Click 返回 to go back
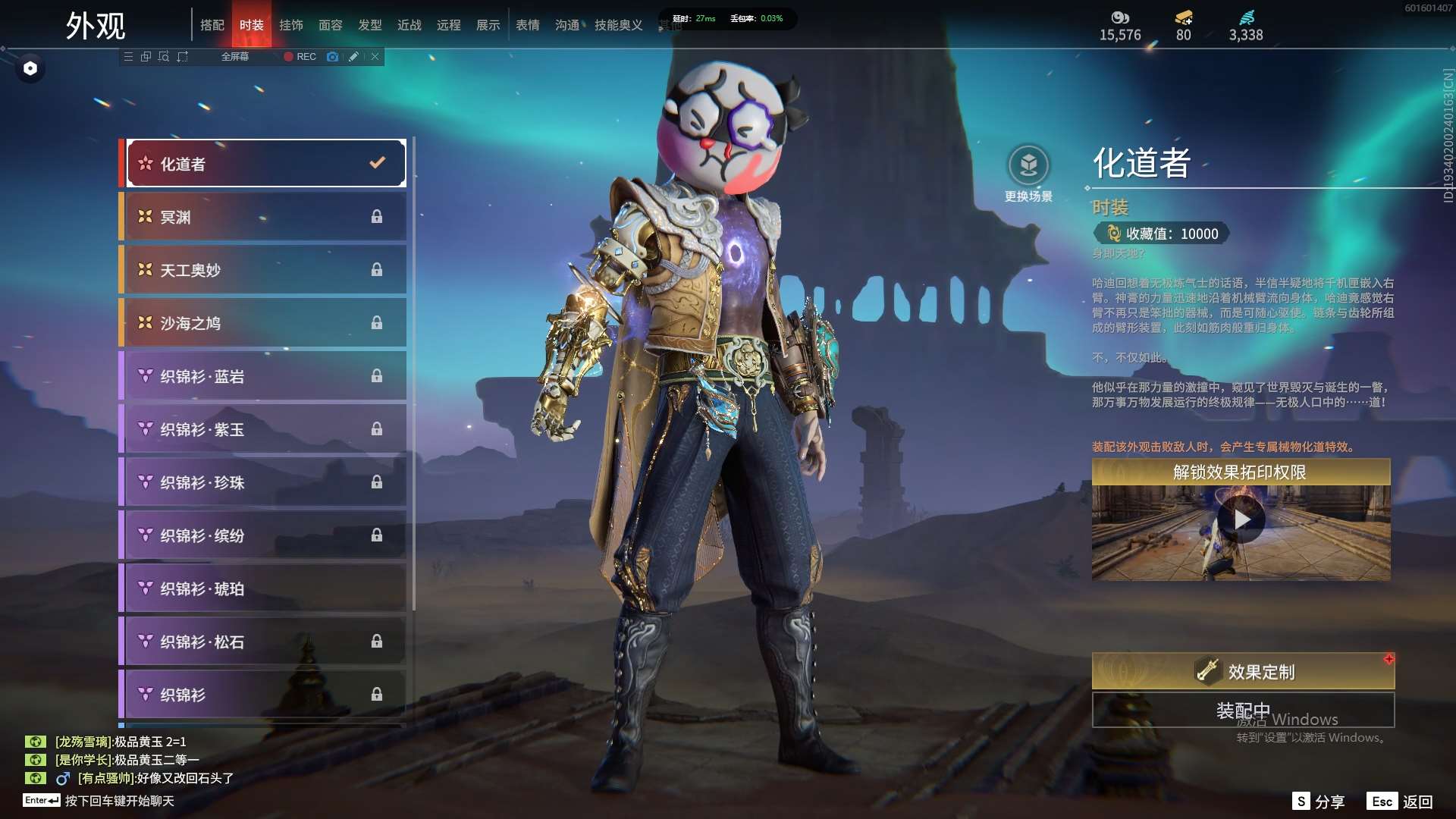 coord(1401,802)
